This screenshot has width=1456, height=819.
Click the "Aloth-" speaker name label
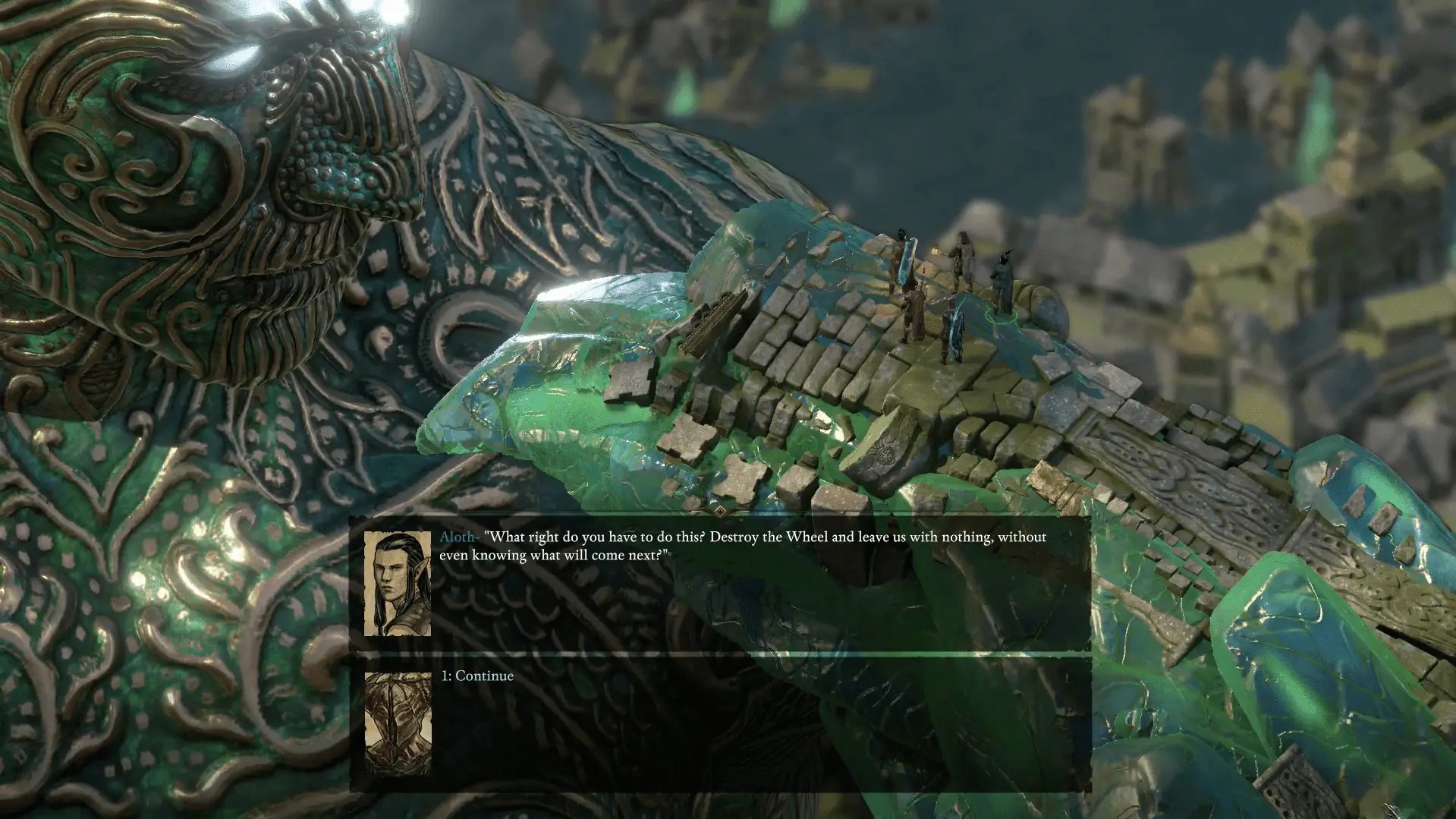tap(459, 537)
